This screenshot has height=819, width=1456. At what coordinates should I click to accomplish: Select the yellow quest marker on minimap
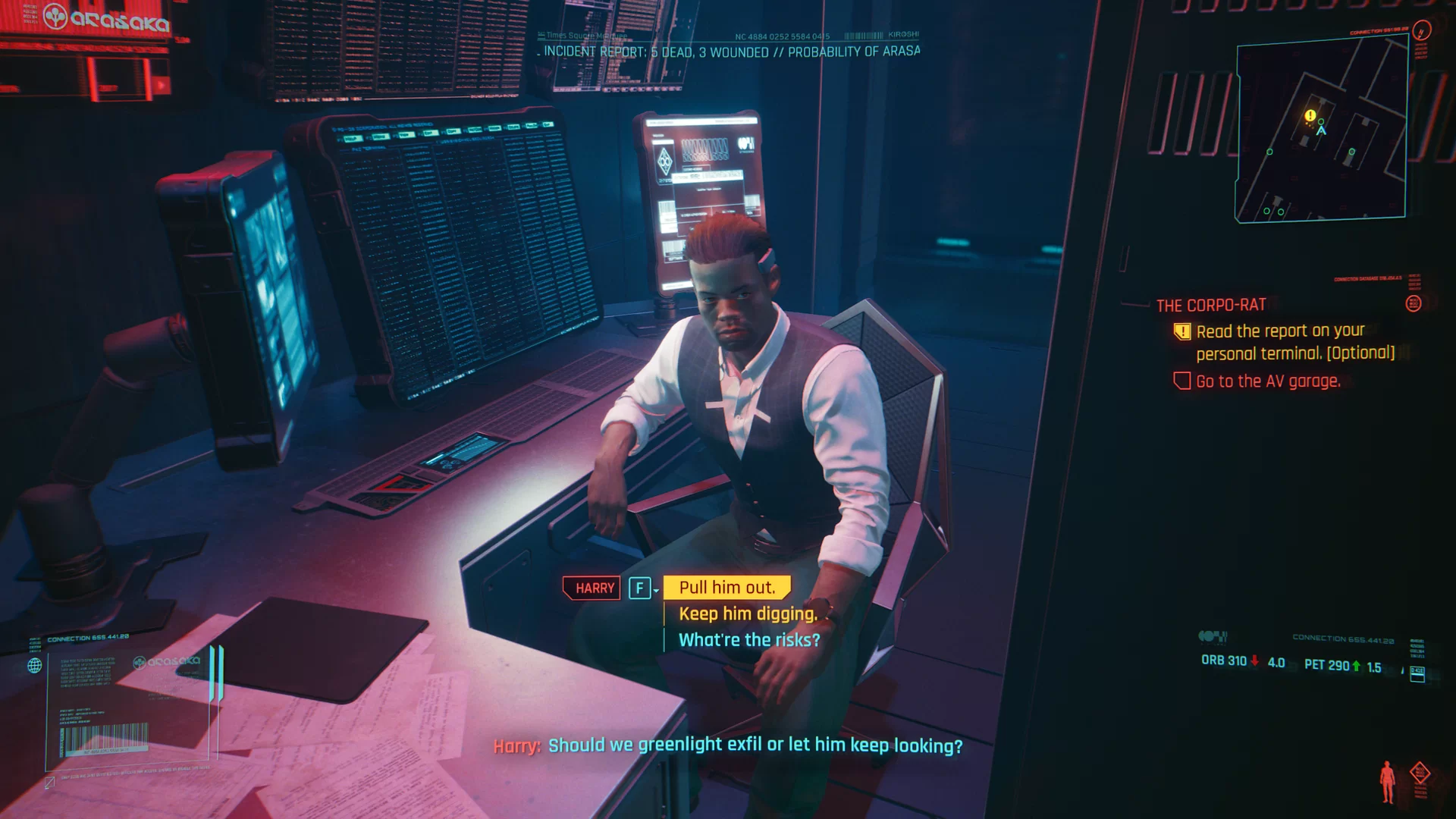click(1310, 115)
